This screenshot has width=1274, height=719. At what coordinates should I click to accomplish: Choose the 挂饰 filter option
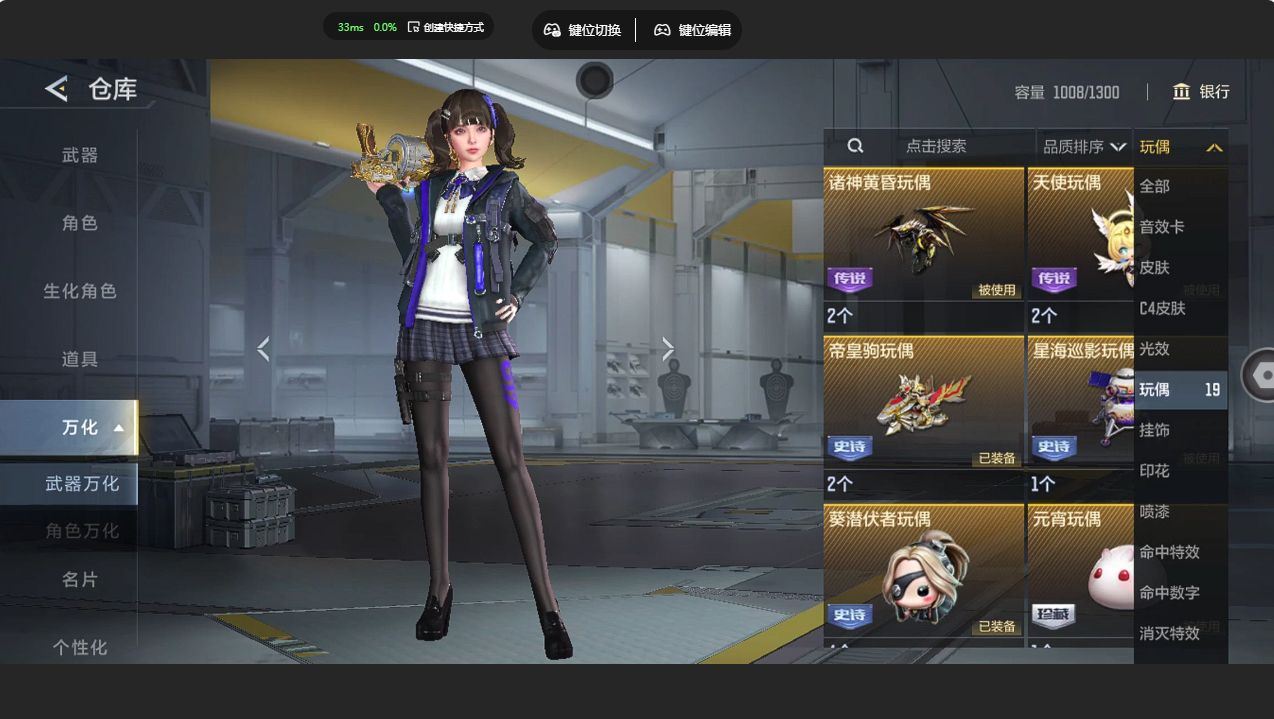point(1155,430)
